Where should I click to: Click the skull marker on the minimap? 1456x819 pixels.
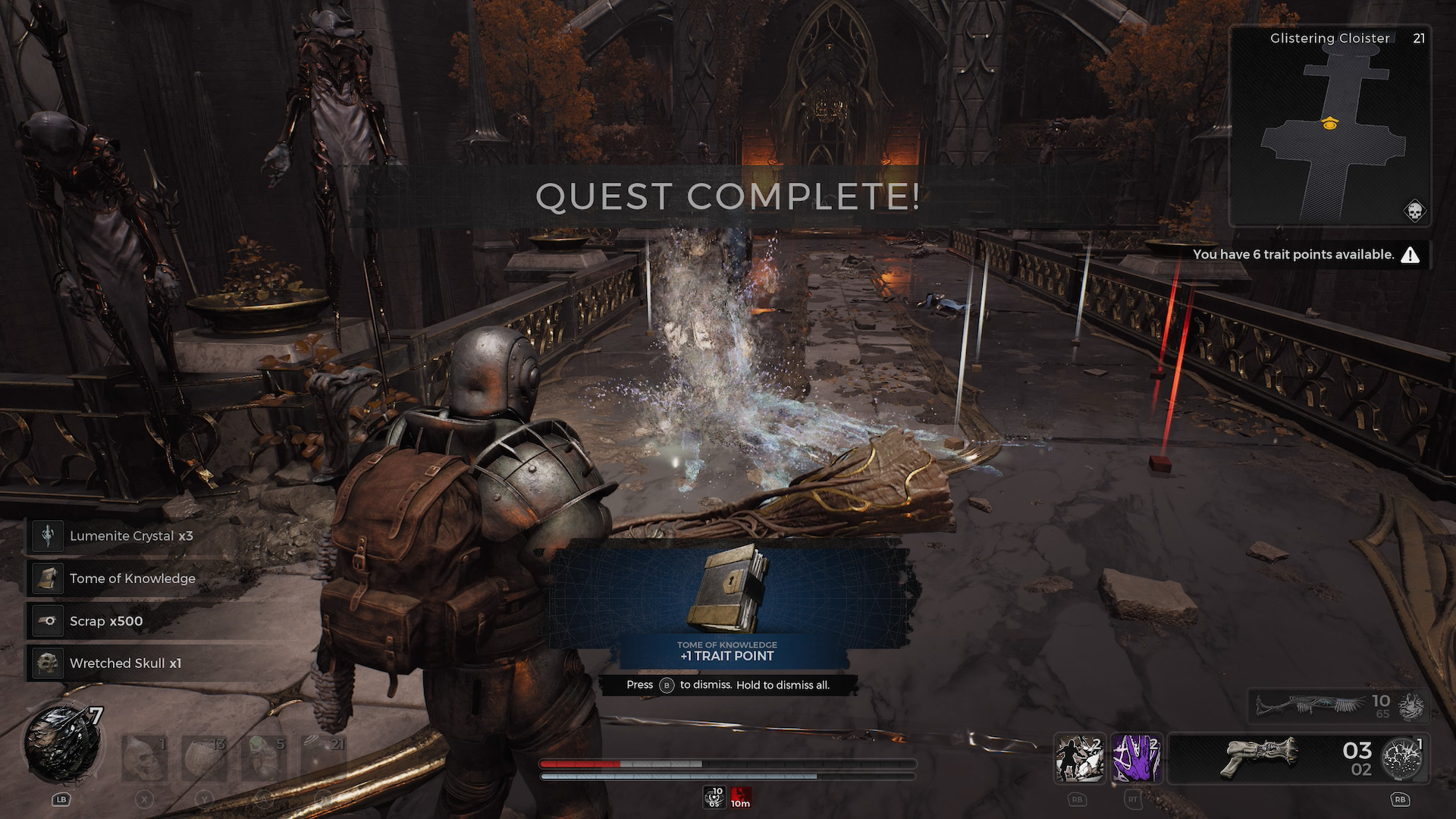(1414, 211)
